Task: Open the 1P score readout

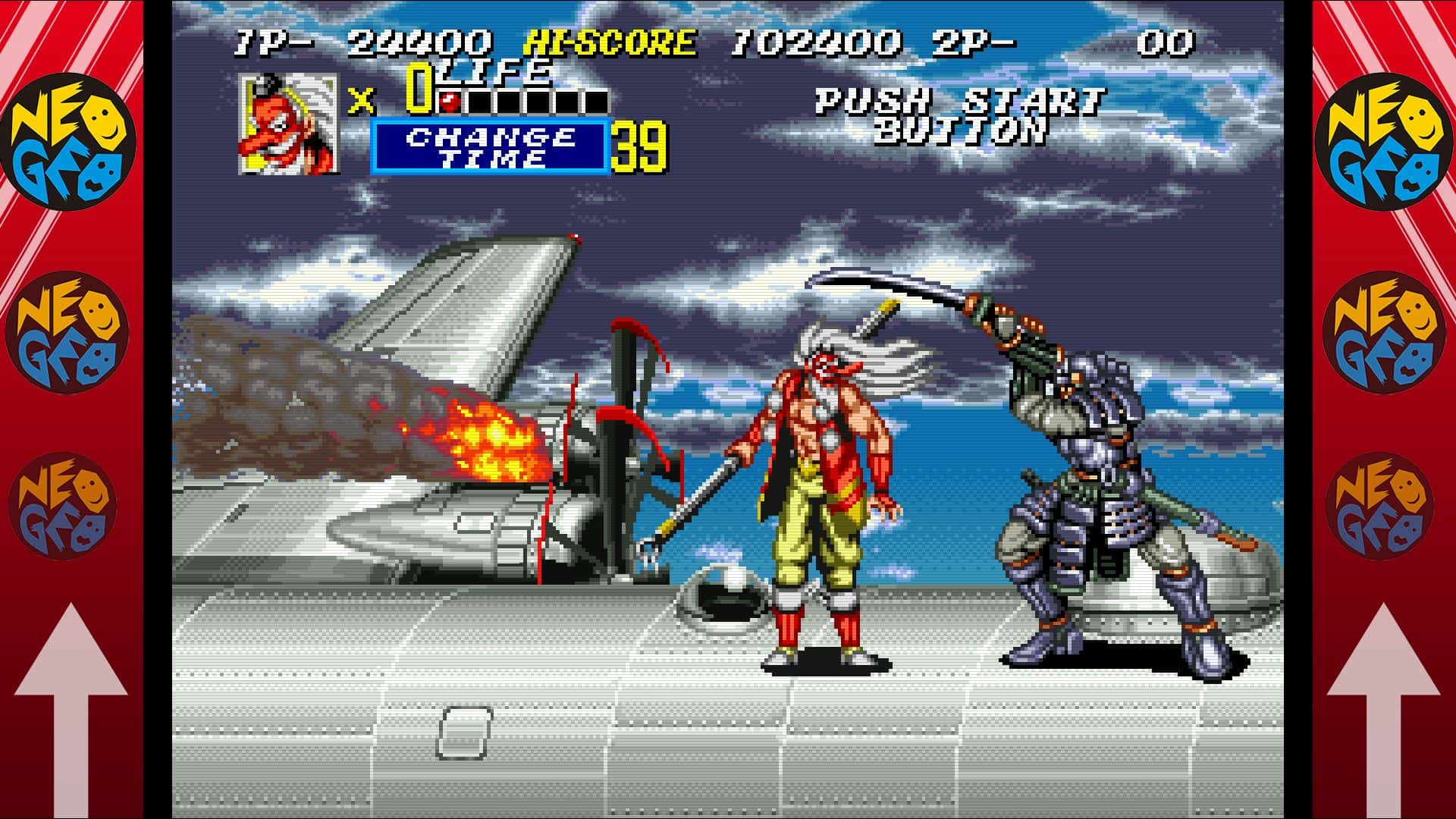Action: (x=421, y=43)
